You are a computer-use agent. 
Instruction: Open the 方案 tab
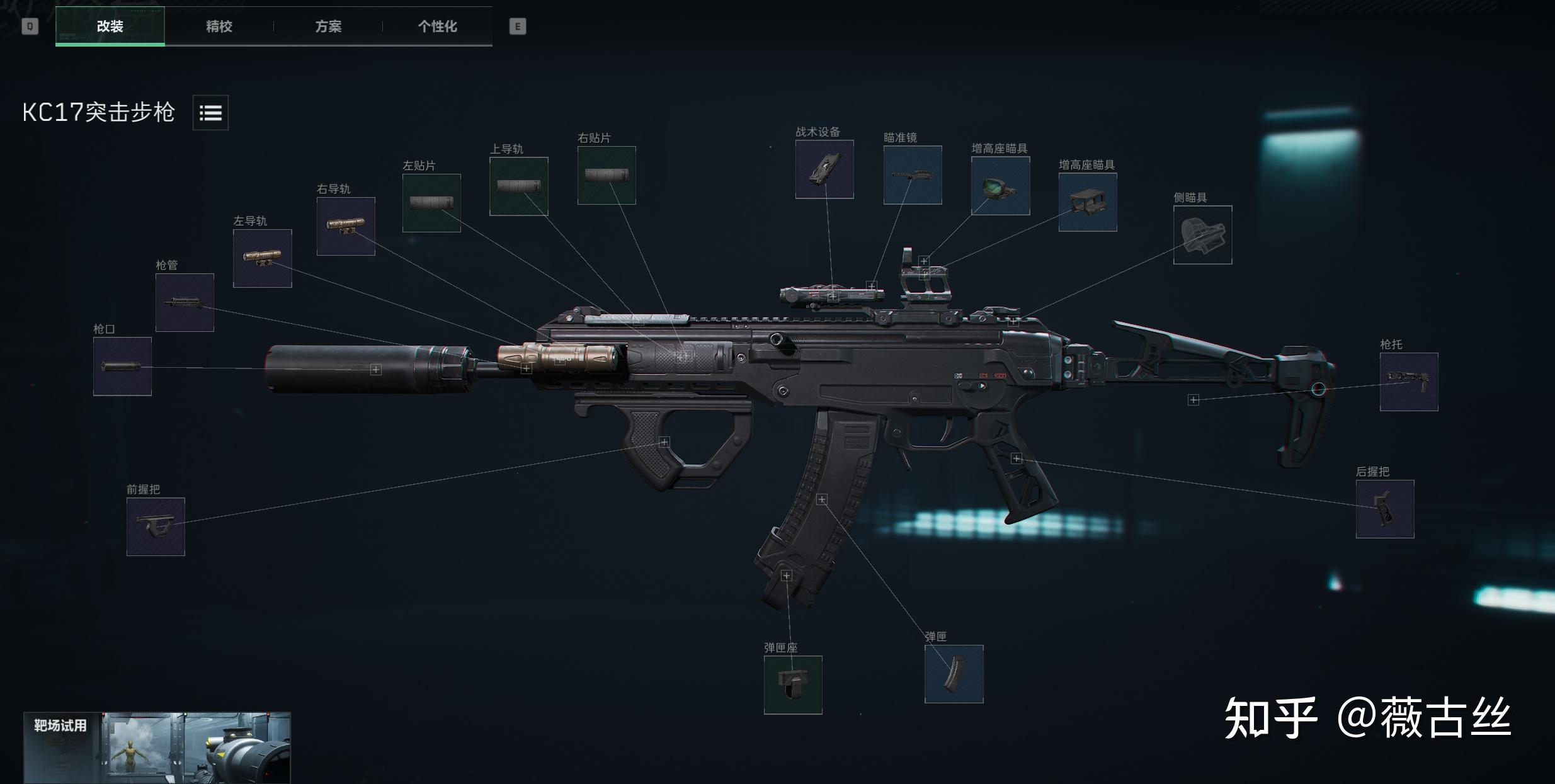(328, 26)
